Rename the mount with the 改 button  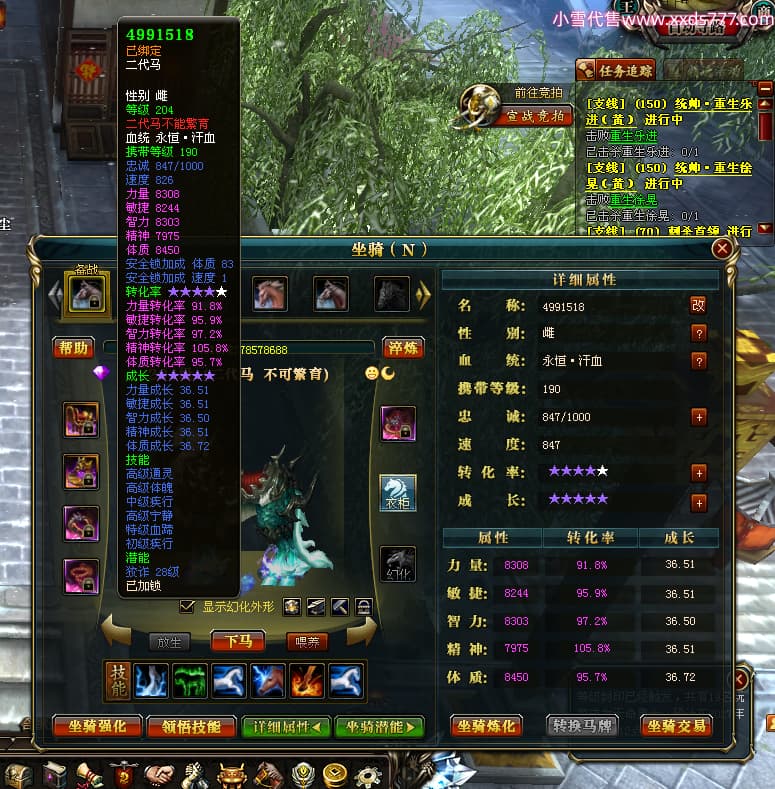point(699,305)
